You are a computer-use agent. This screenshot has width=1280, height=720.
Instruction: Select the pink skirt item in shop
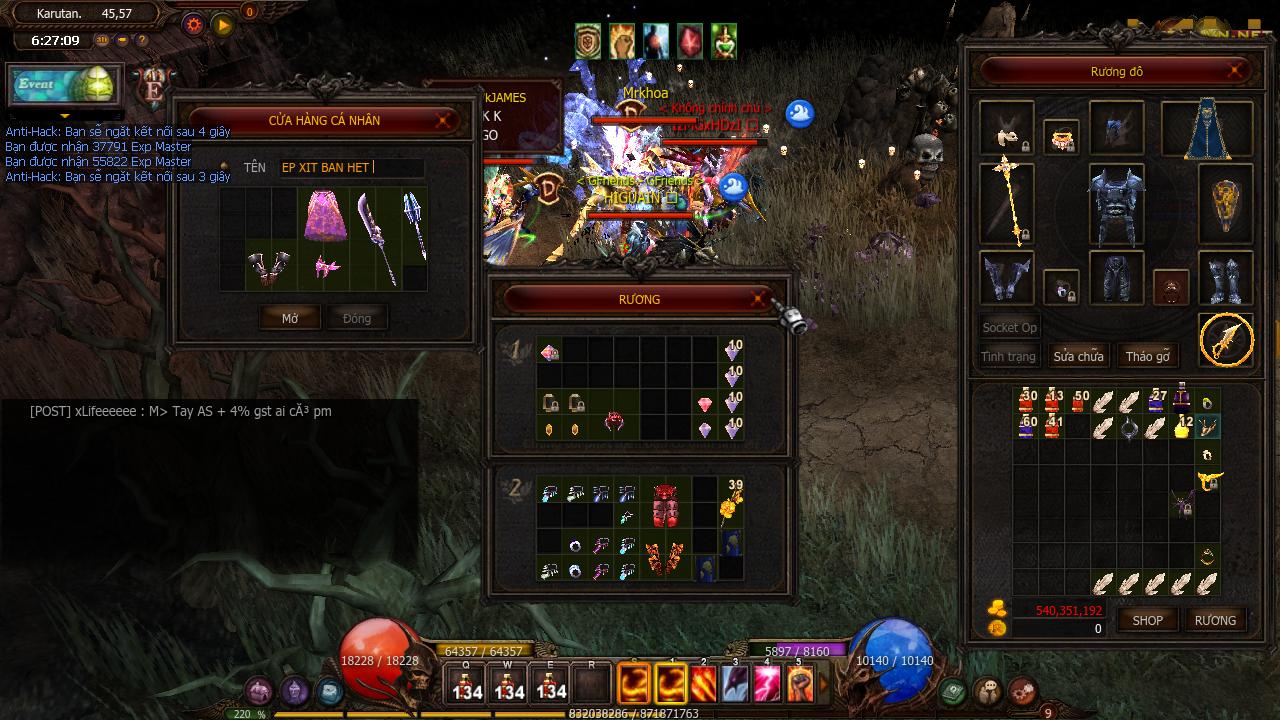coord(323,217)
